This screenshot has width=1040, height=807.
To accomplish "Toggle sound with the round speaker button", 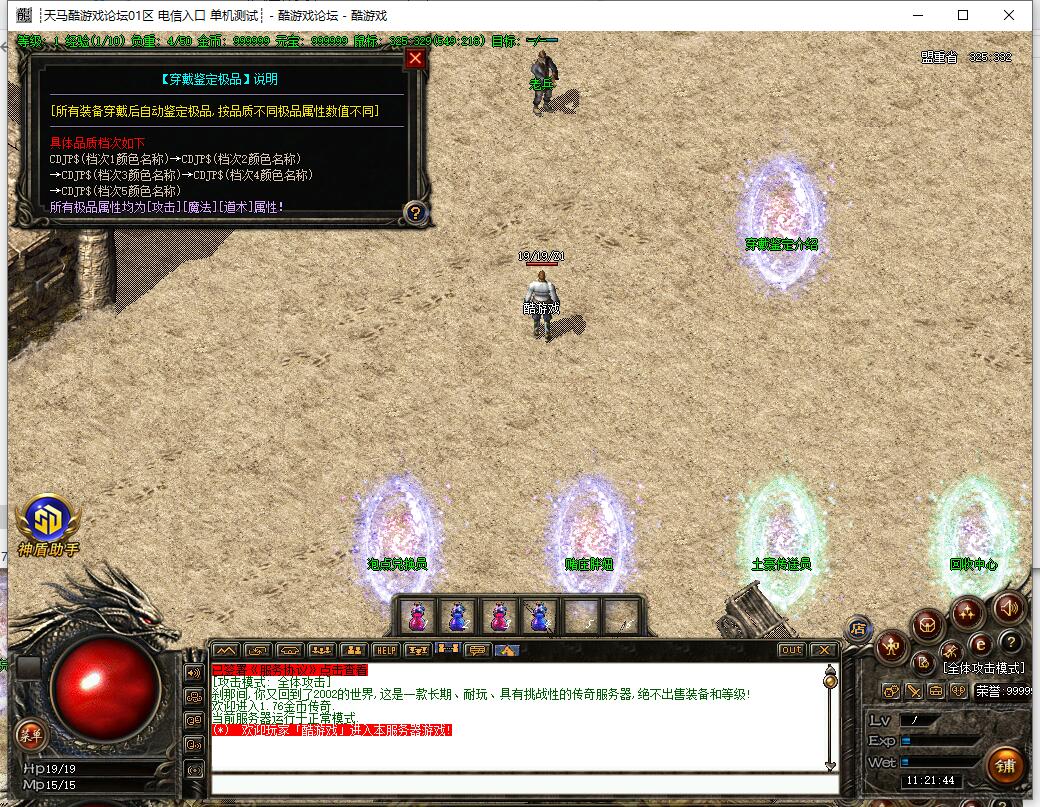I will (1010, 607).
